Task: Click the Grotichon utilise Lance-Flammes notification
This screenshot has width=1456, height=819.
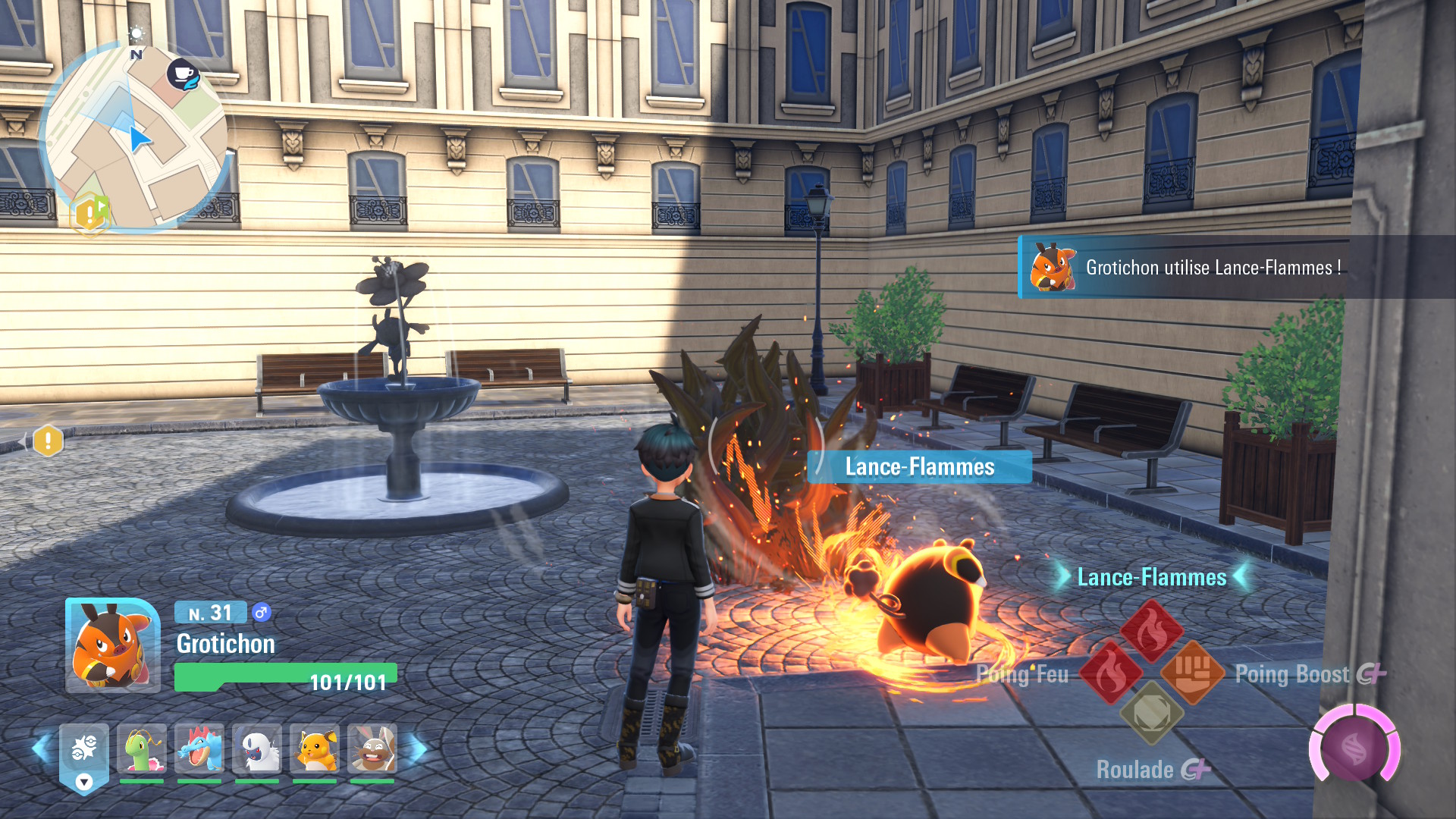Action: tap(1213, 267)
